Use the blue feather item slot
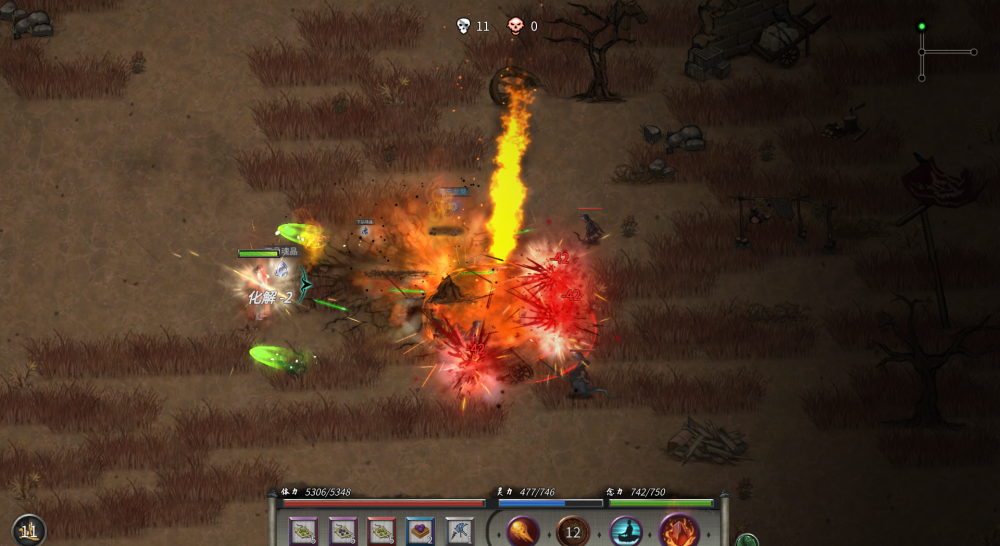This screenshot has height=546, width=1000. click(459, 531)
